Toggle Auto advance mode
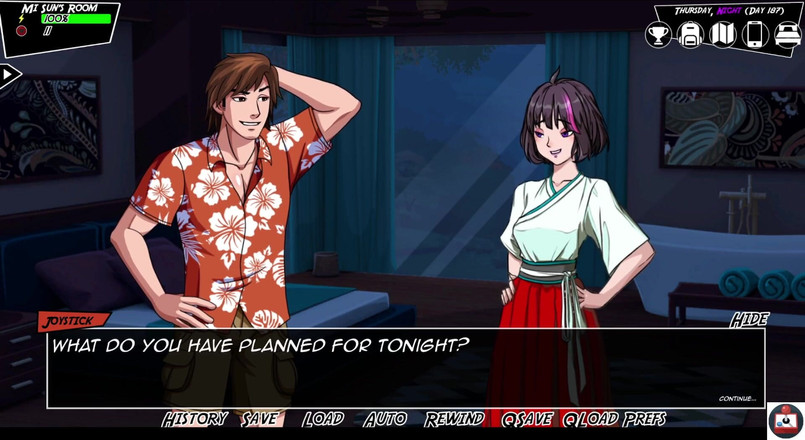 [x=385, y=419]
